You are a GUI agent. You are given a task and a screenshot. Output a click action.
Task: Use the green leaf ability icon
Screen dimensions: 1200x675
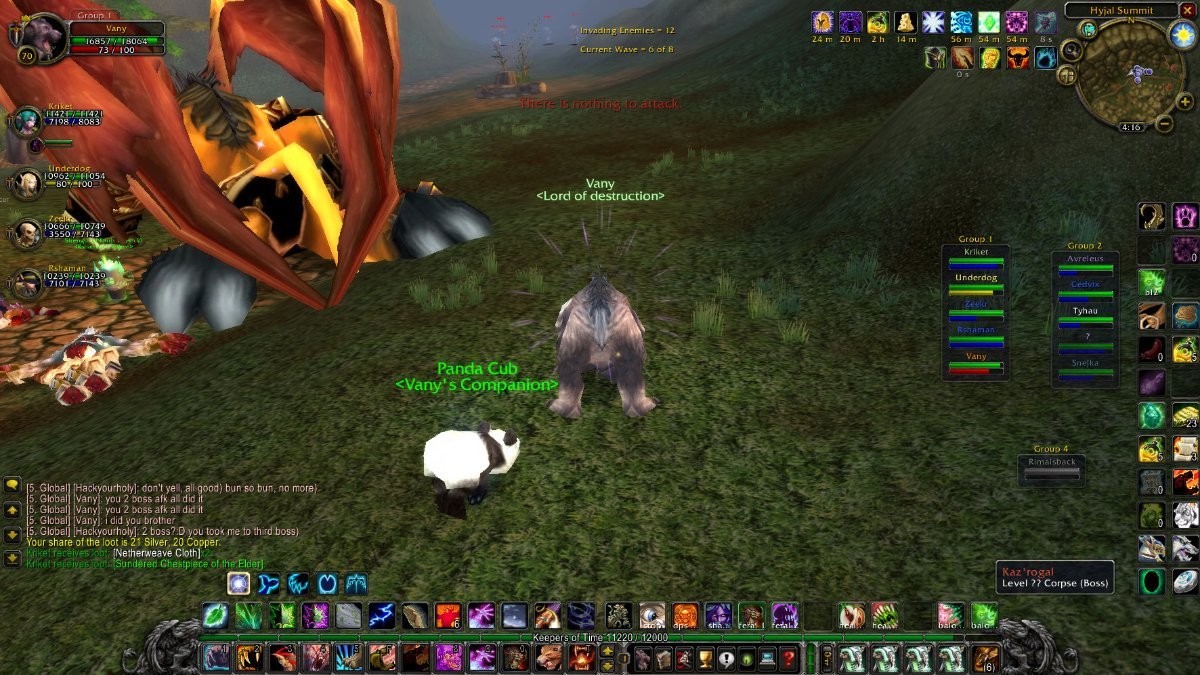click(x=215, y=615)
